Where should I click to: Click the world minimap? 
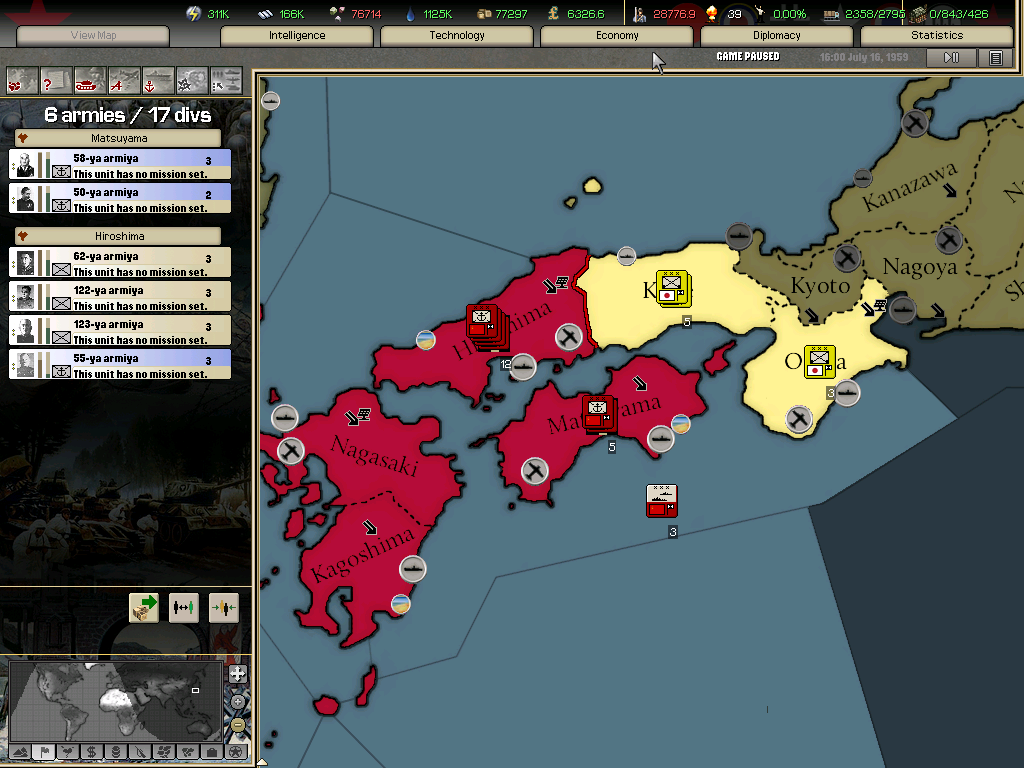click(x=115, y=700)
